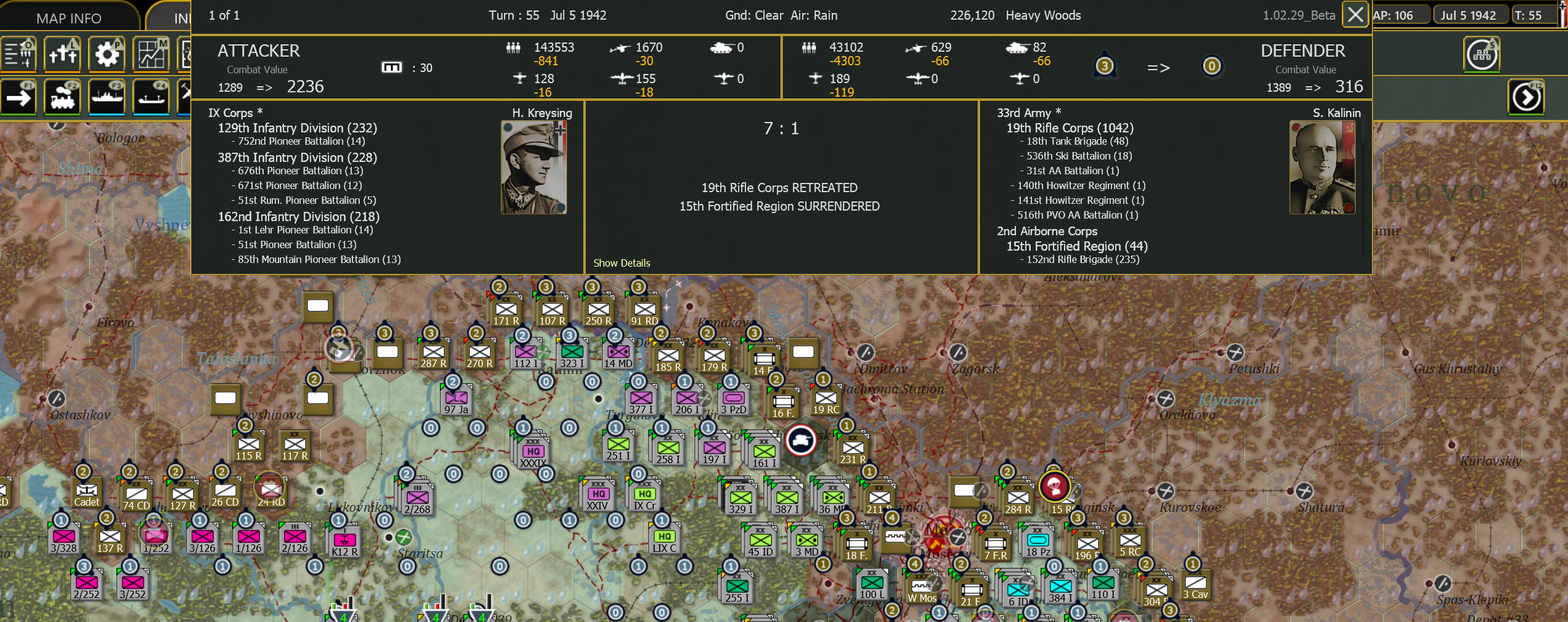Toggle the fort display icon labeled S
The height and width of the screenshot is (622, 1568).
tap(1481, 54)
